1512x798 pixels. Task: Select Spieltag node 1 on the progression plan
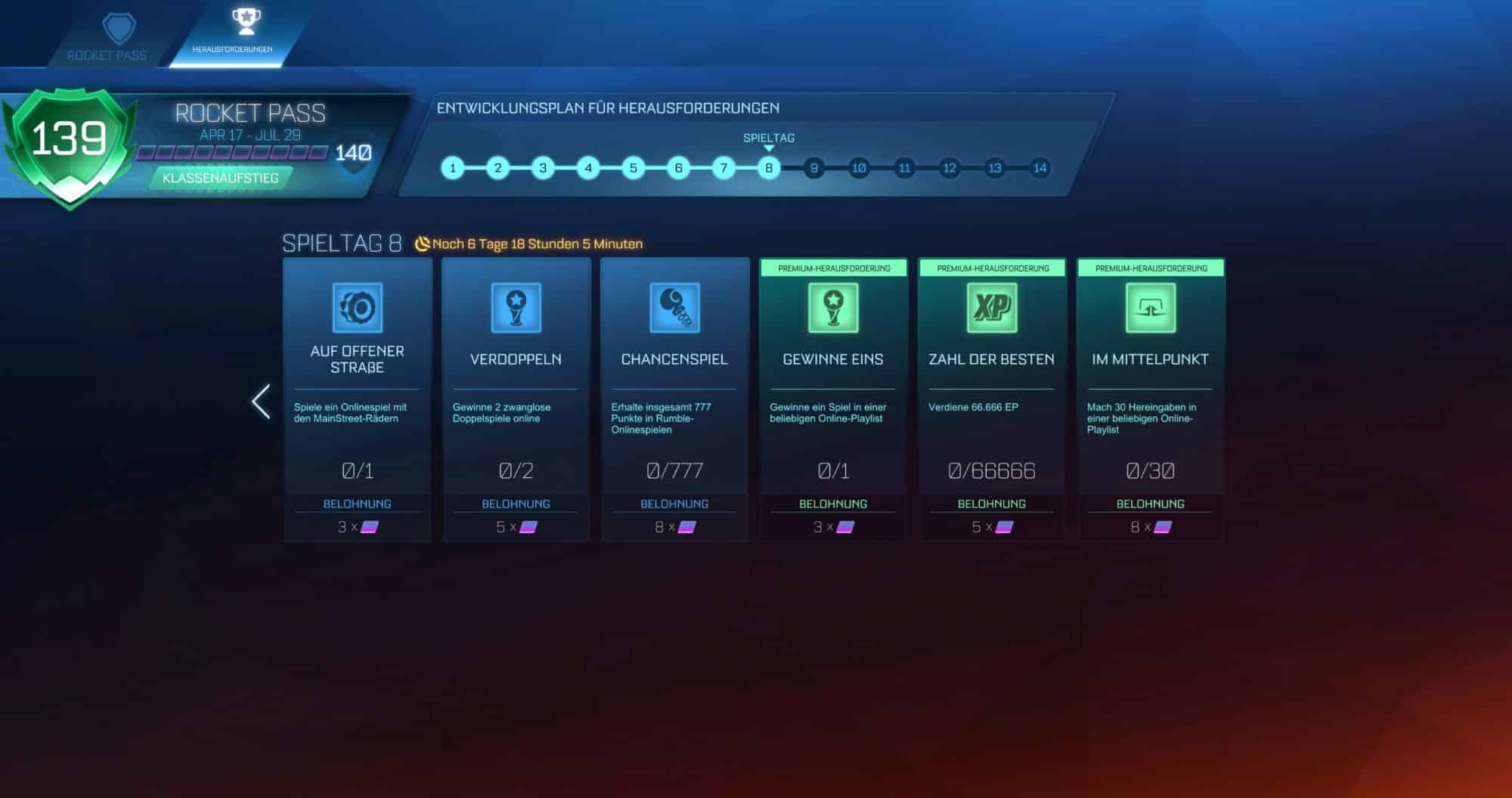click(453, 168)
